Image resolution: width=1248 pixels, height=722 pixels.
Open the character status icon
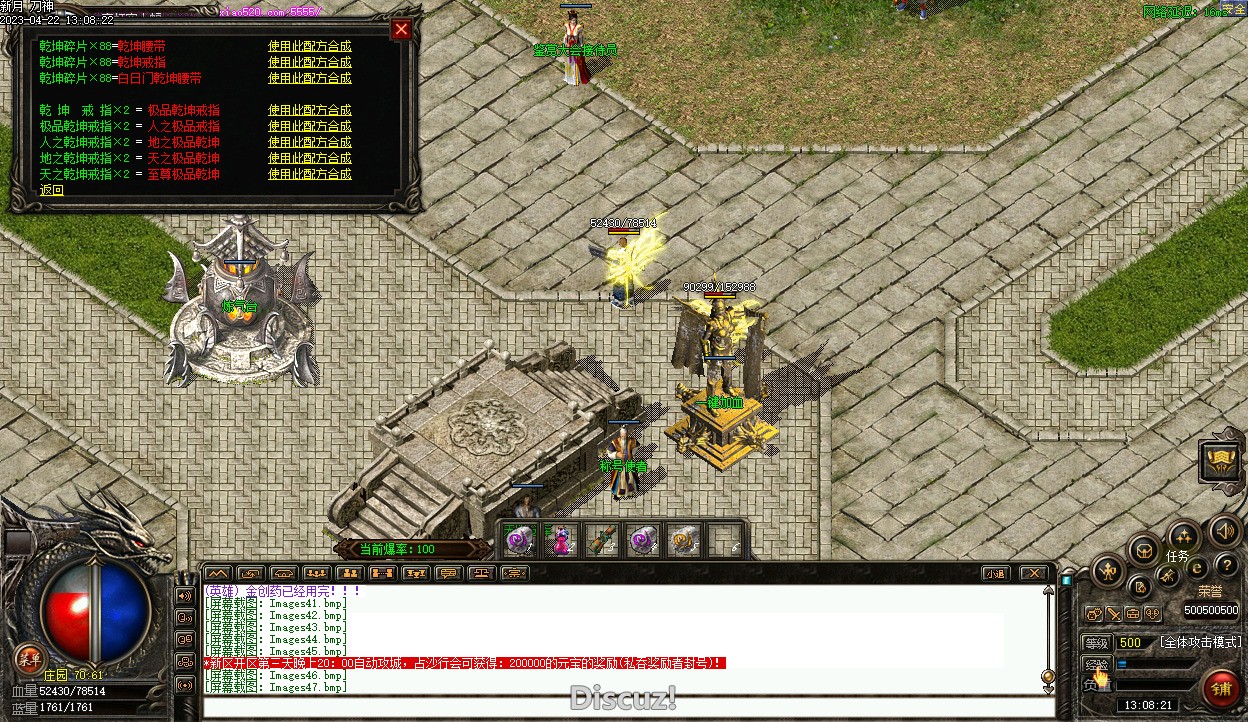1109,572
